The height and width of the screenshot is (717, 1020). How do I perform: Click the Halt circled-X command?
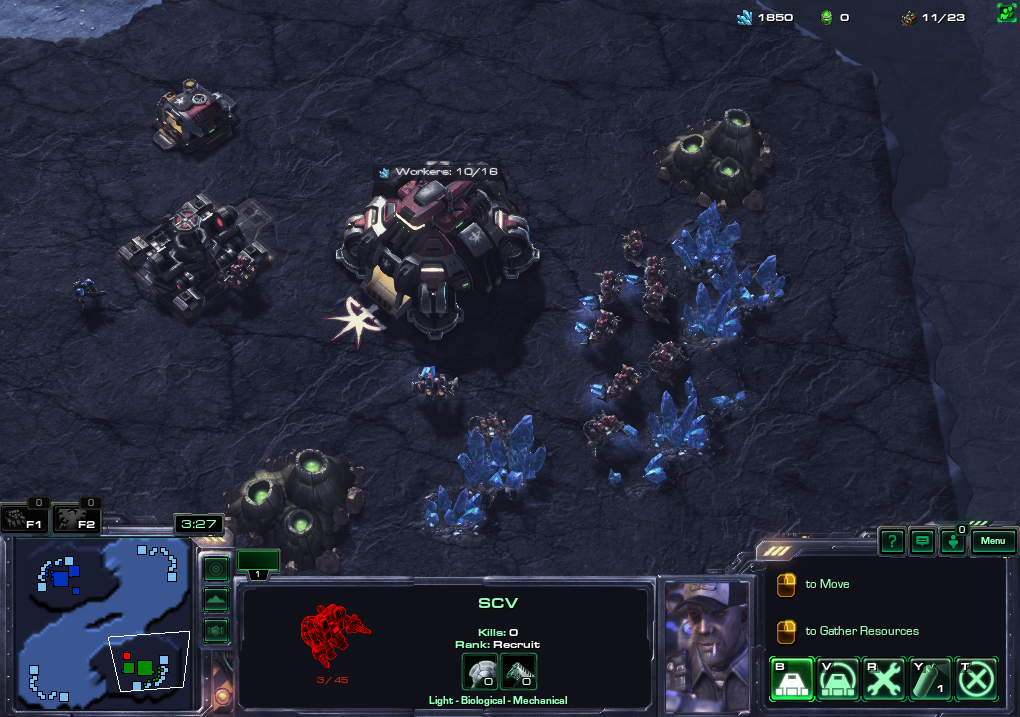pos(976,680)
